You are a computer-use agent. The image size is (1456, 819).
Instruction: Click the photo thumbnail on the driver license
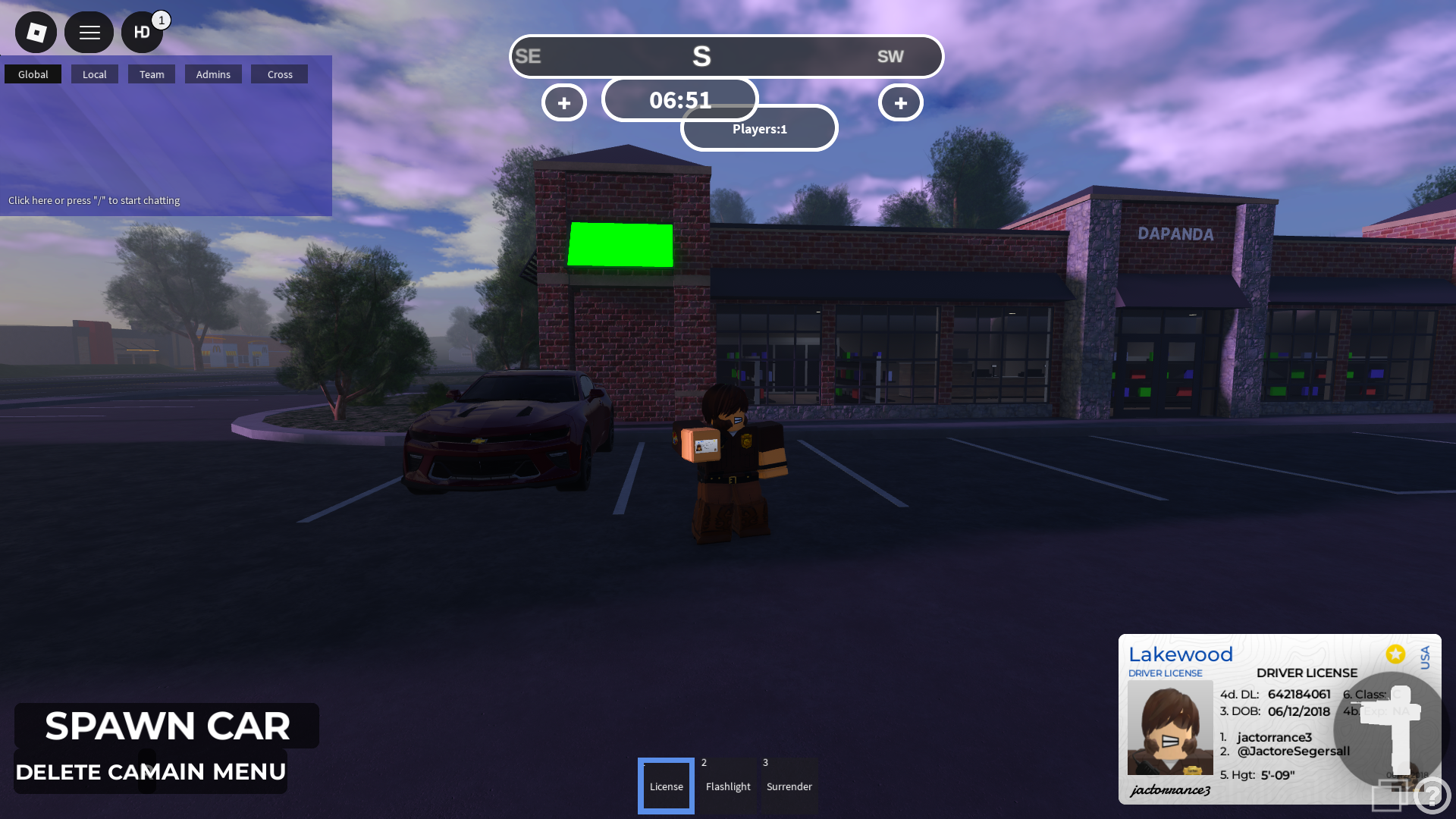[1170, 727]
